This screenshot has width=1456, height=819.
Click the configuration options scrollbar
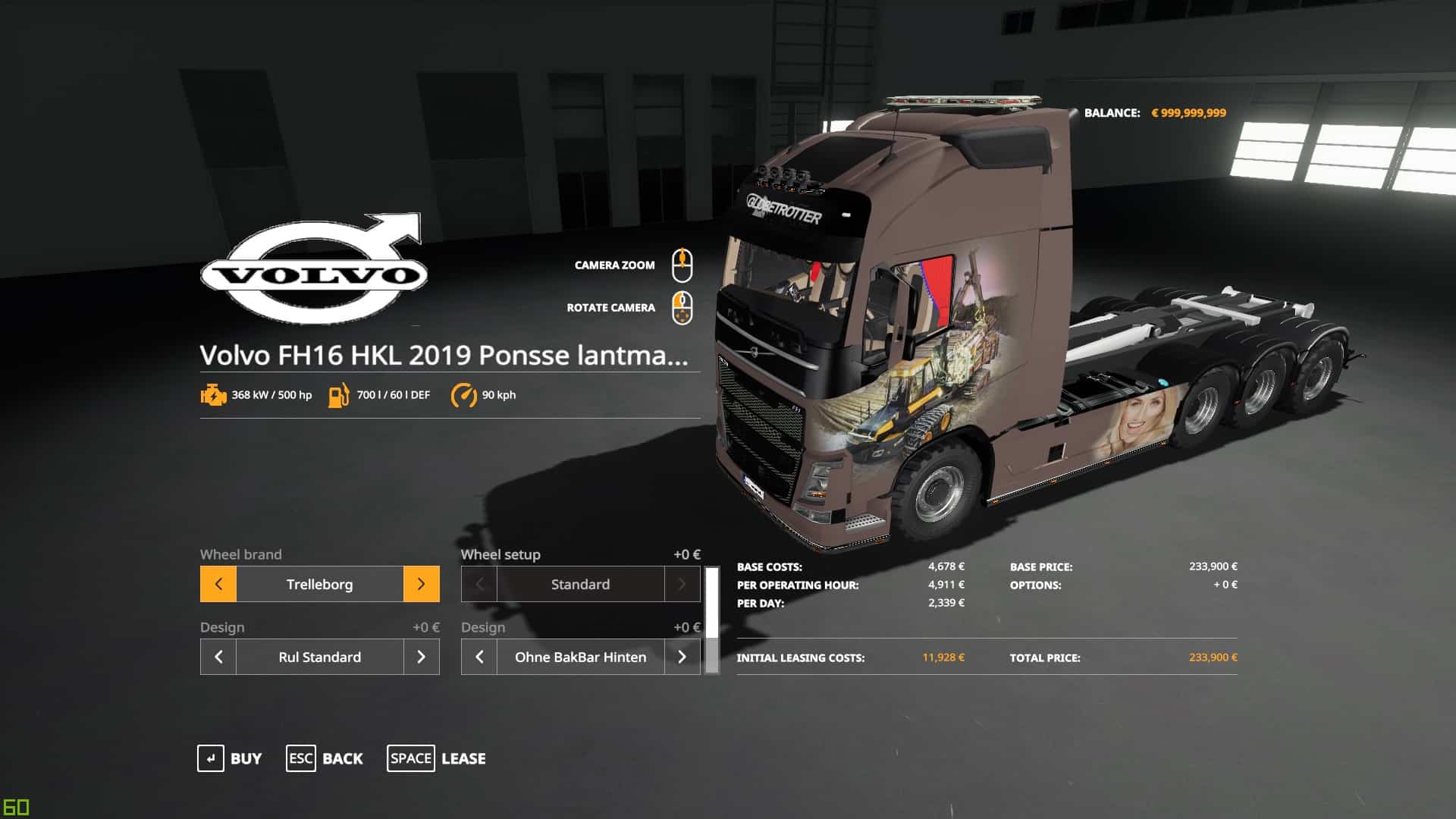point(711,620)
